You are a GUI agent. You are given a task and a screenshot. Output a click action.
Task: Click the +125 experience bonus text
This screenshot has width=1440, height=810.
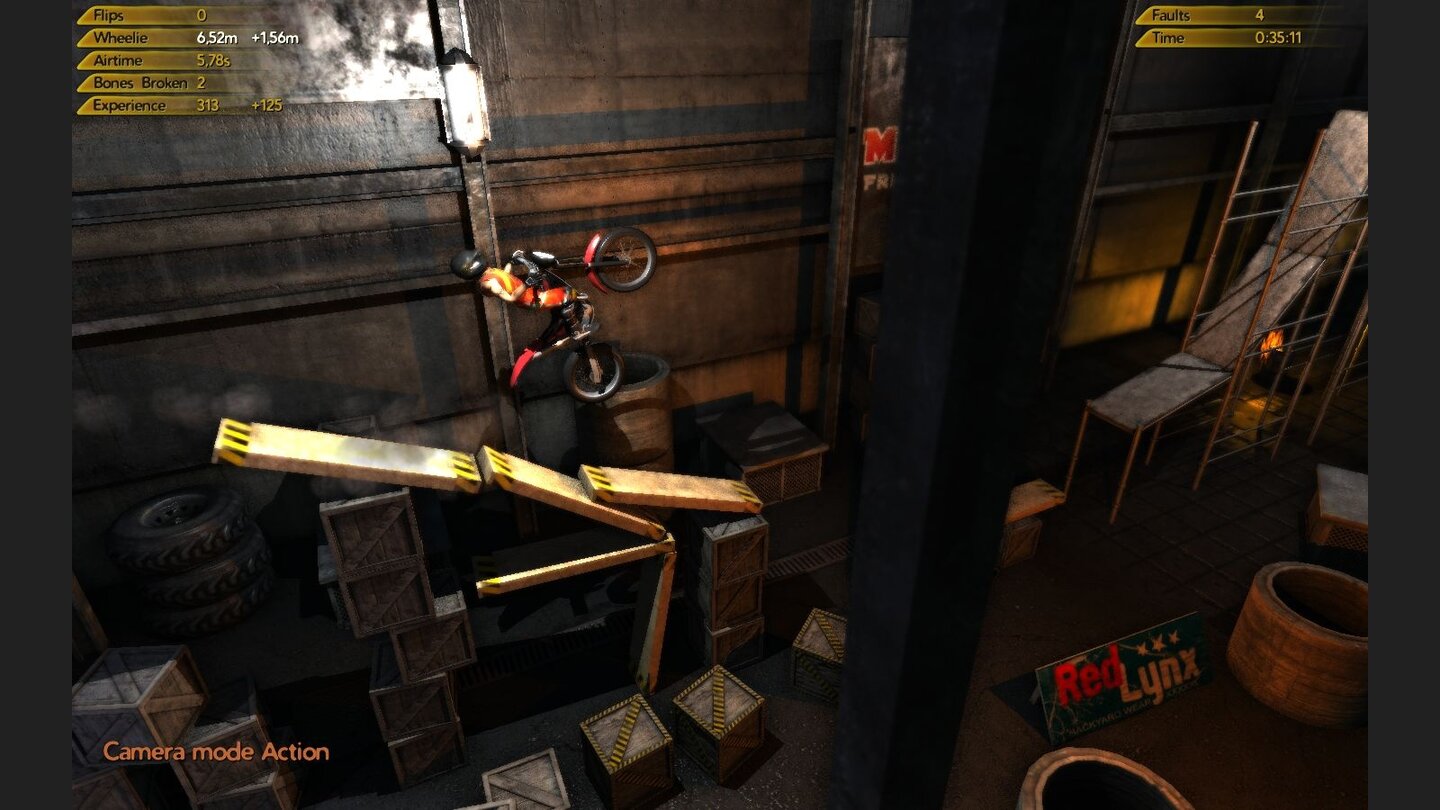click(x=266, y=105)
